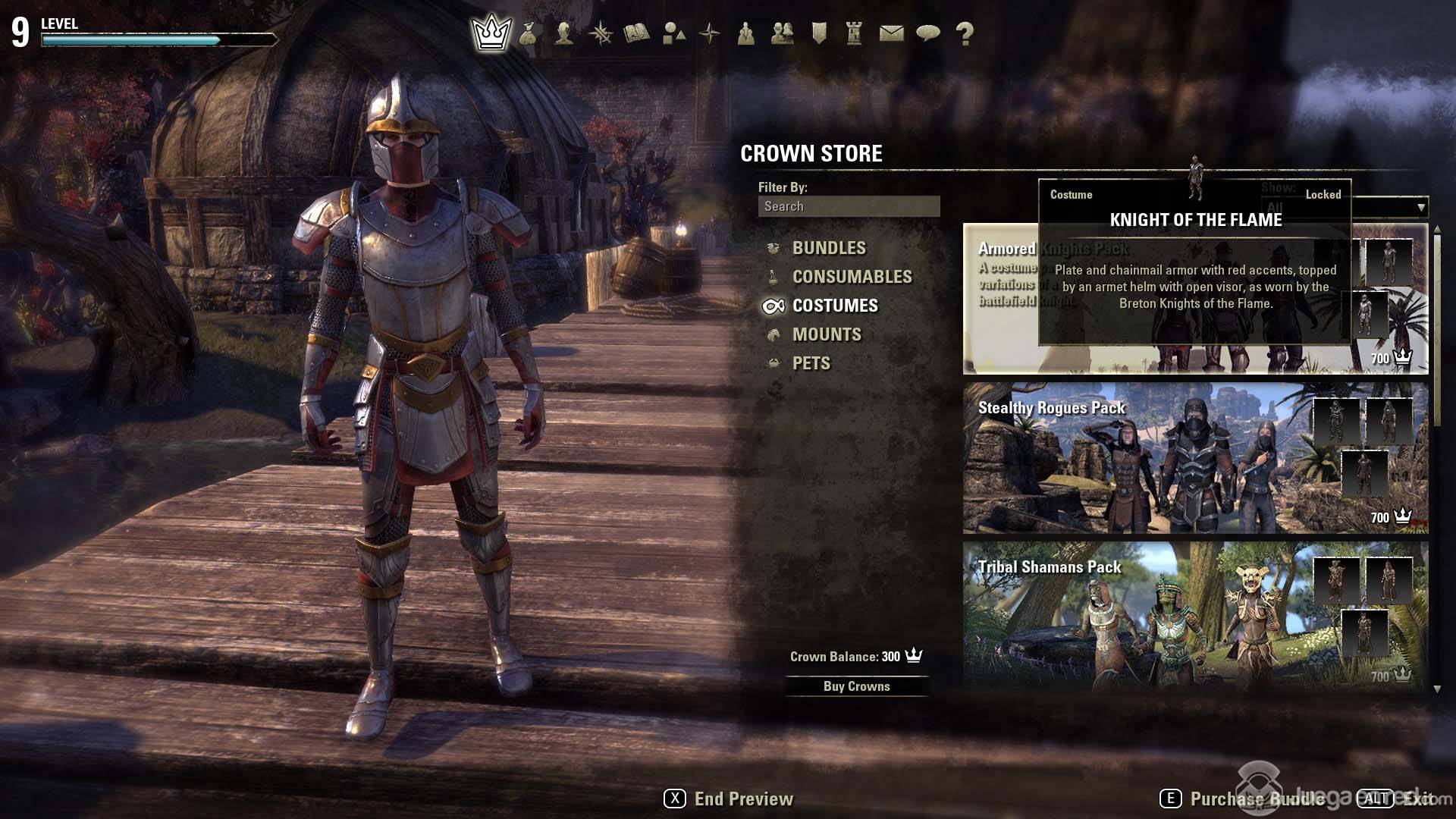
Task: Select the Costumes category
Action: [834, 306]
